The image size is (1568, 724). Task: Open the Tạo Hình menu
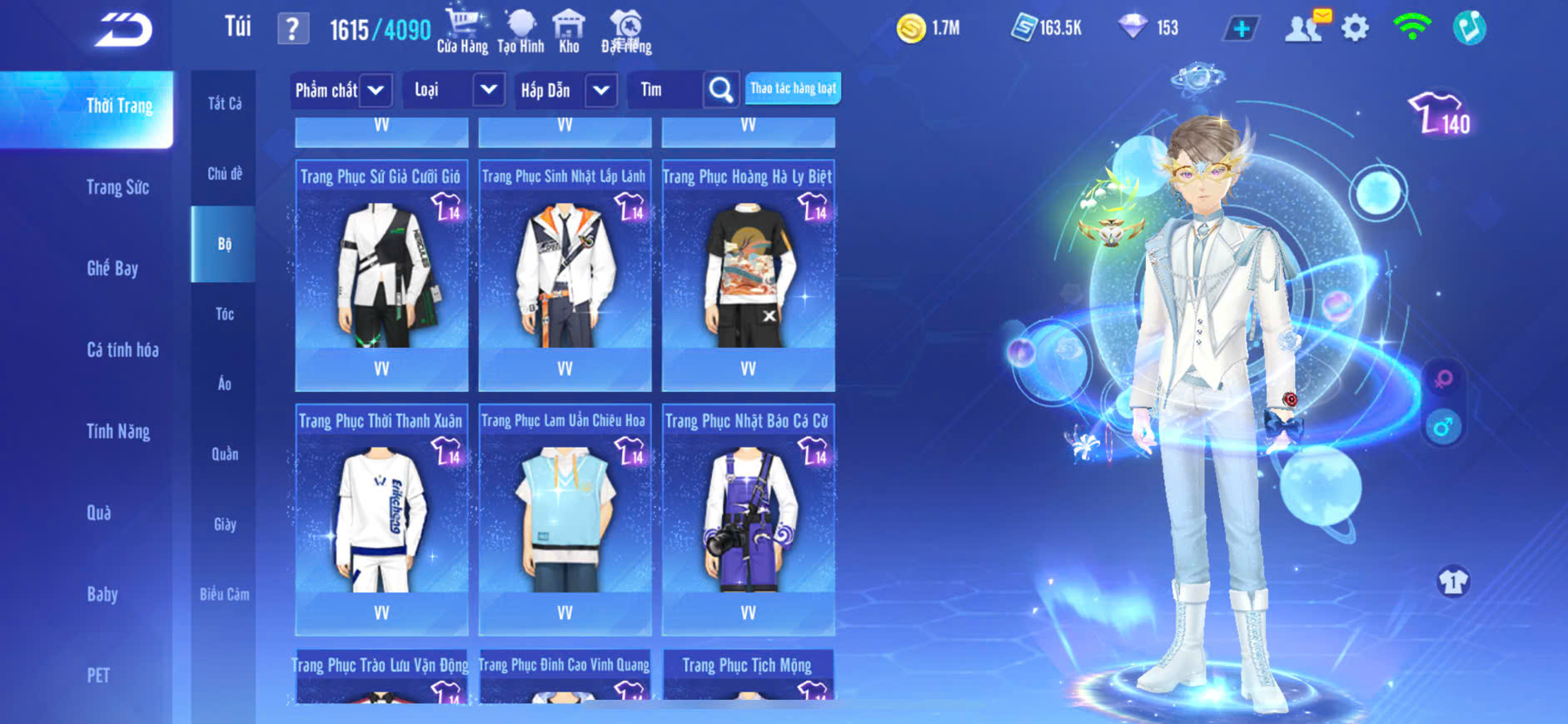coord(520,31)
